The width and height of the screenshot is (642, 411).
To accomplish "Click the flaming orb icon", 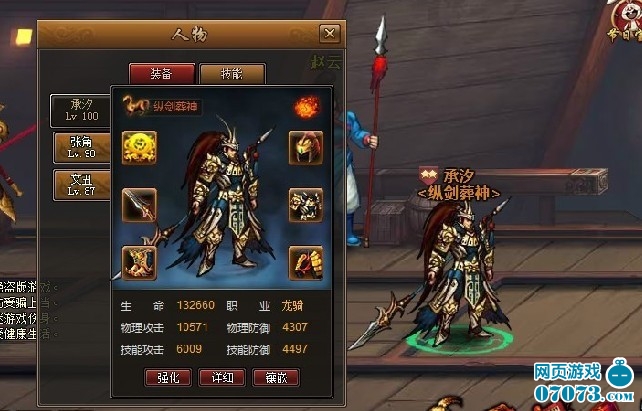I will pos(304,105).
